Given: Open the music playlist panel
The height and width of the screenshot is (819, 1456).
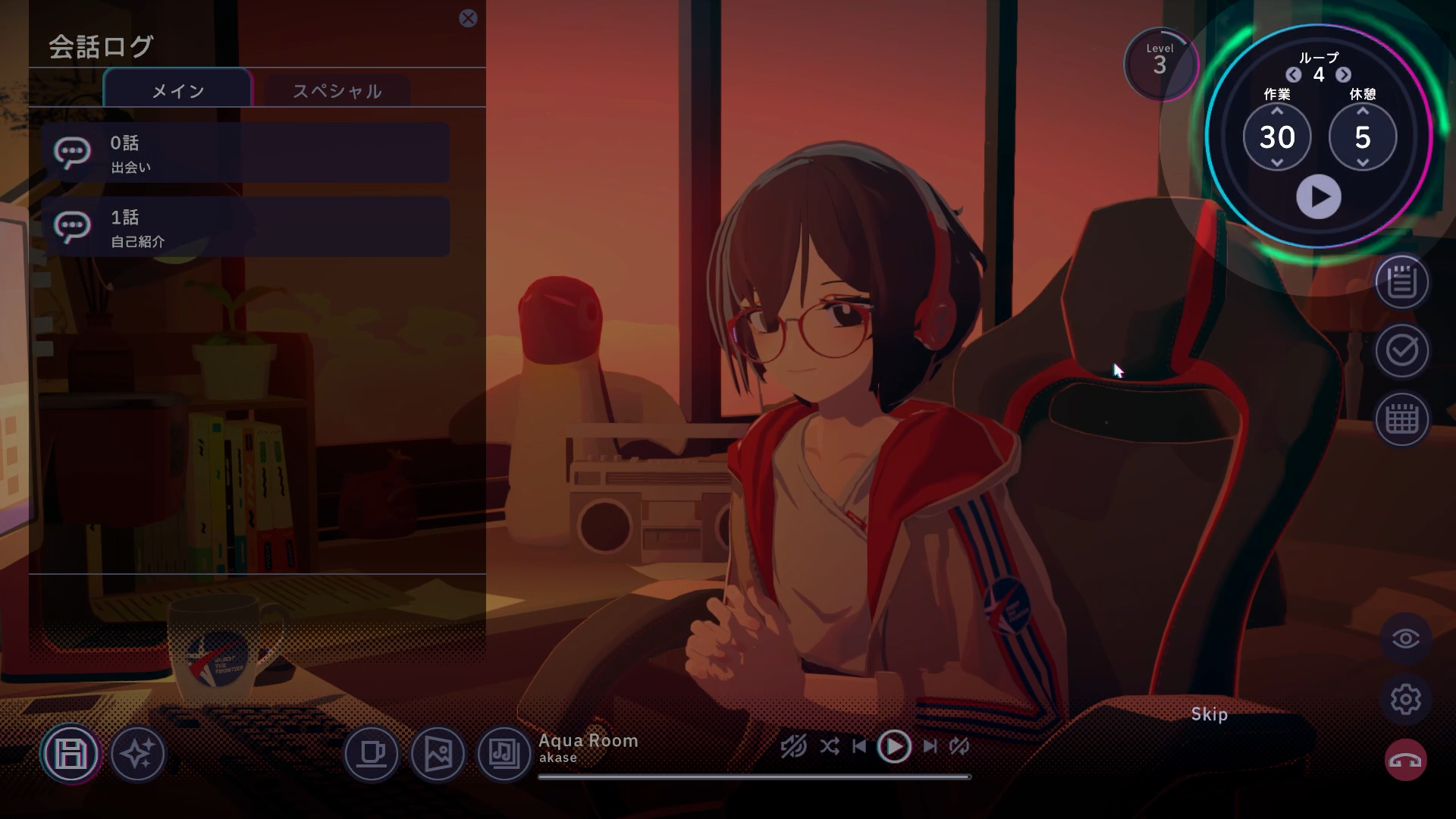Looking at the screenshot, I should pos(504,754).
